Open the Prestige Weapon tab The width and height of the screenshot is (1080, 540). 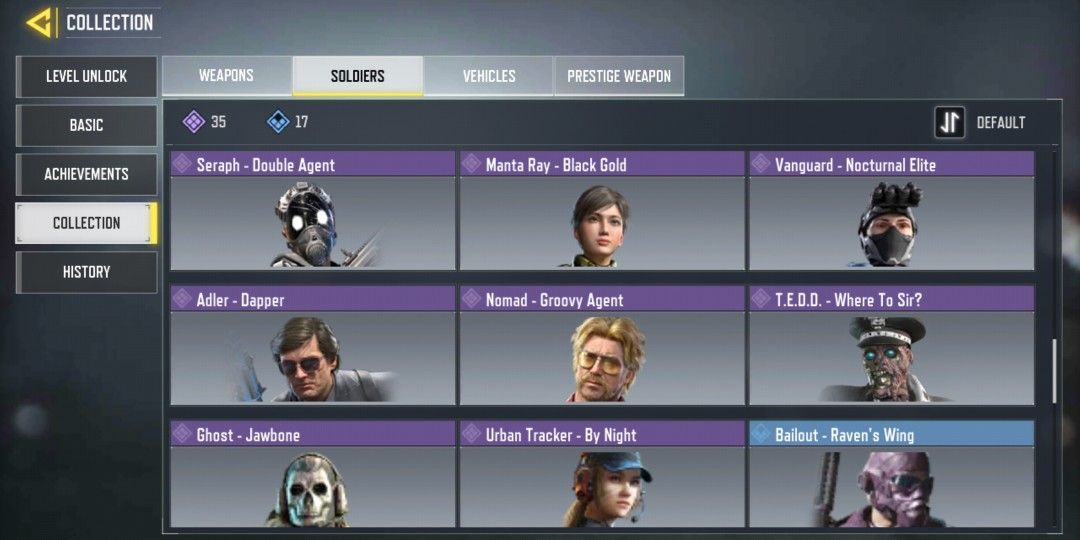tap(619, 76)
